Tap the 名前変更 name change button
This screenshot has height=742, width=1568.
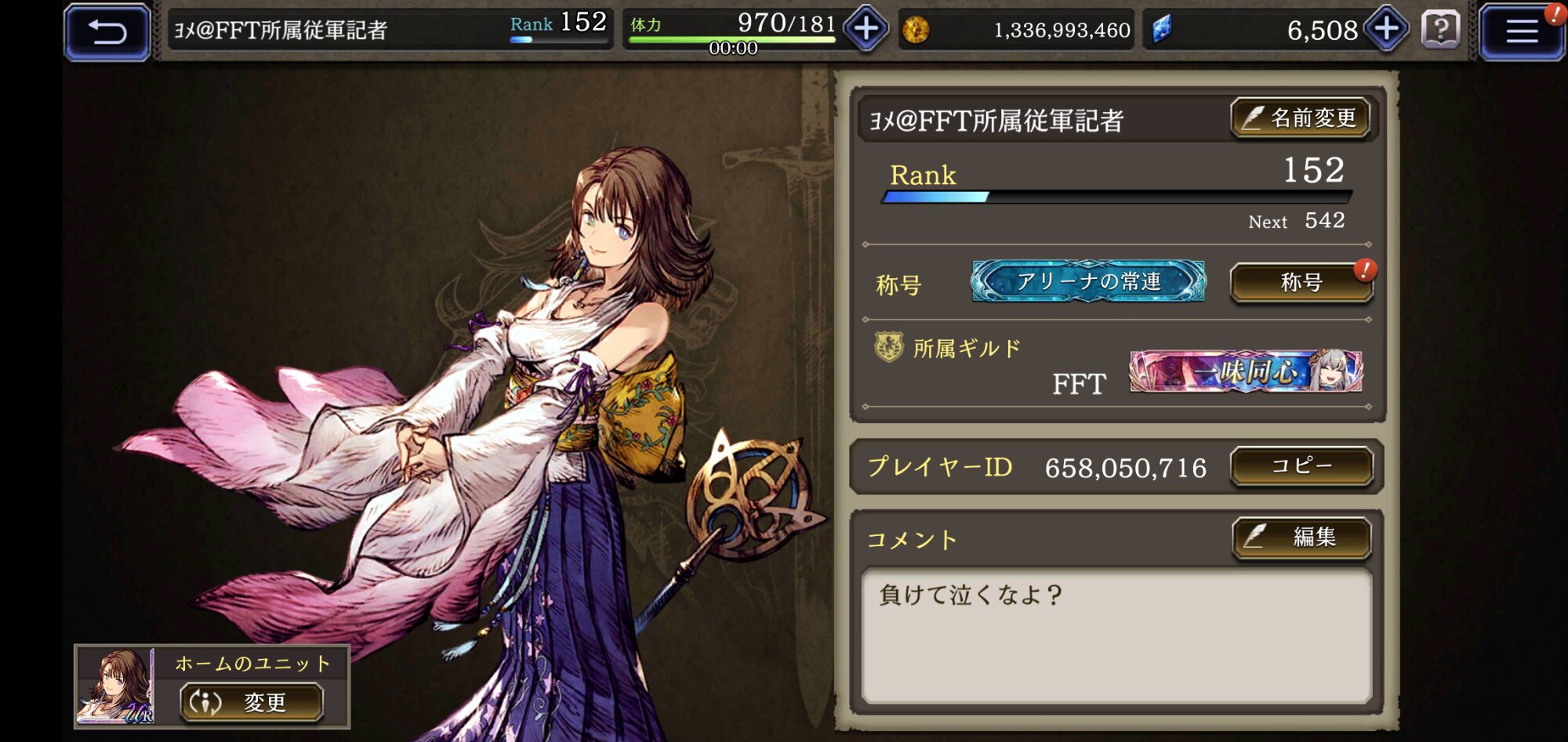1301,118
